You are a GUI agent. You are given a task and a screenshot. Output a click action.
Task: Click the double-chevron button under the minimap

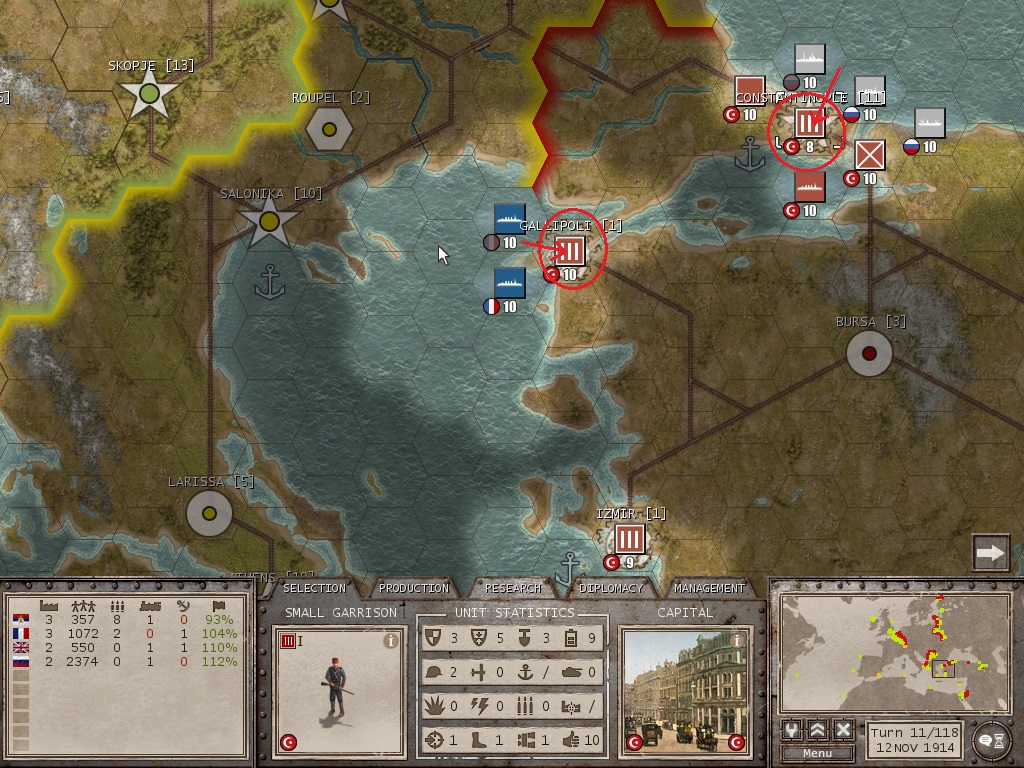pos(818,730)
